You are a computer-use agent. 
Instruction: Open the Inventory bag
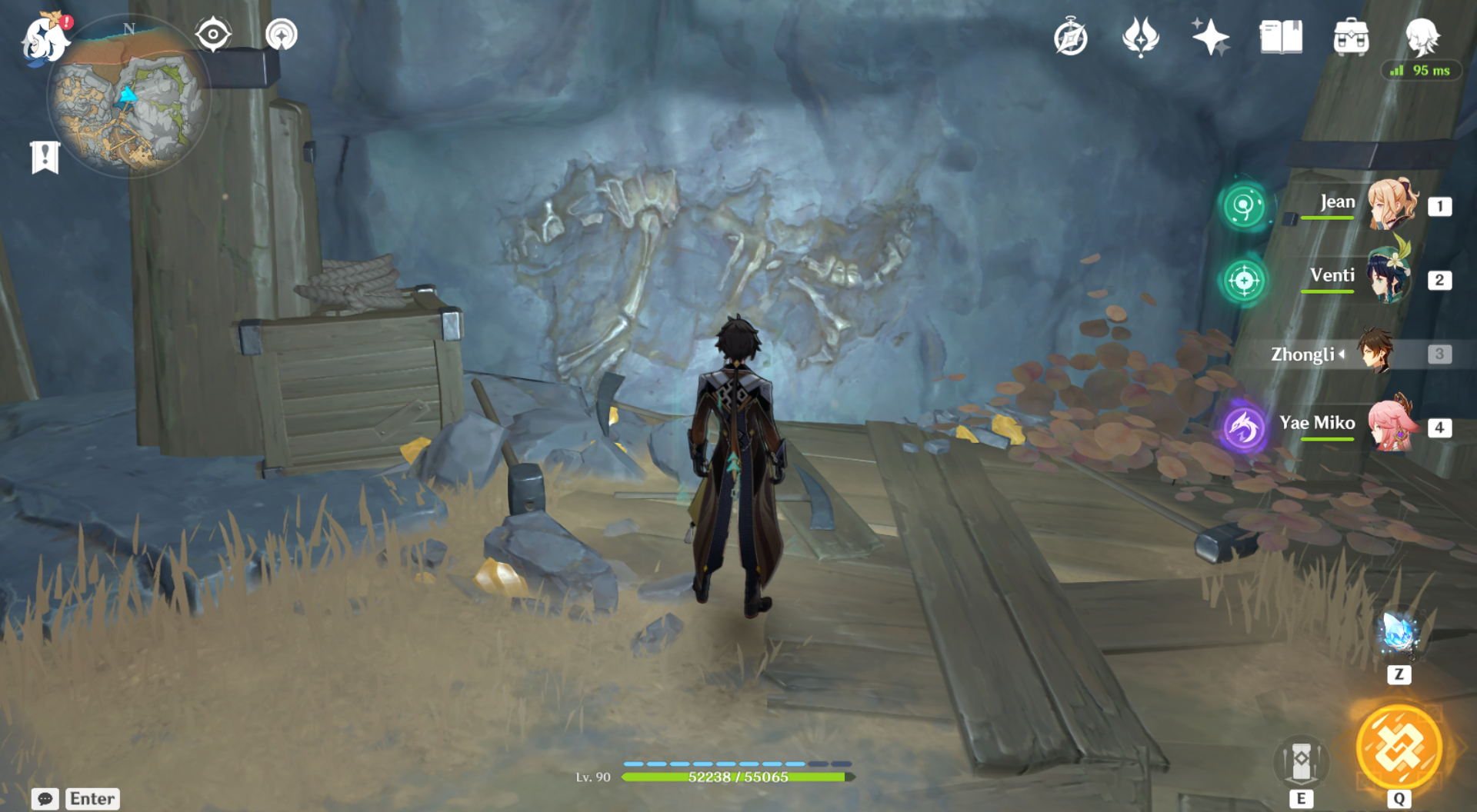pos(1352,37)
